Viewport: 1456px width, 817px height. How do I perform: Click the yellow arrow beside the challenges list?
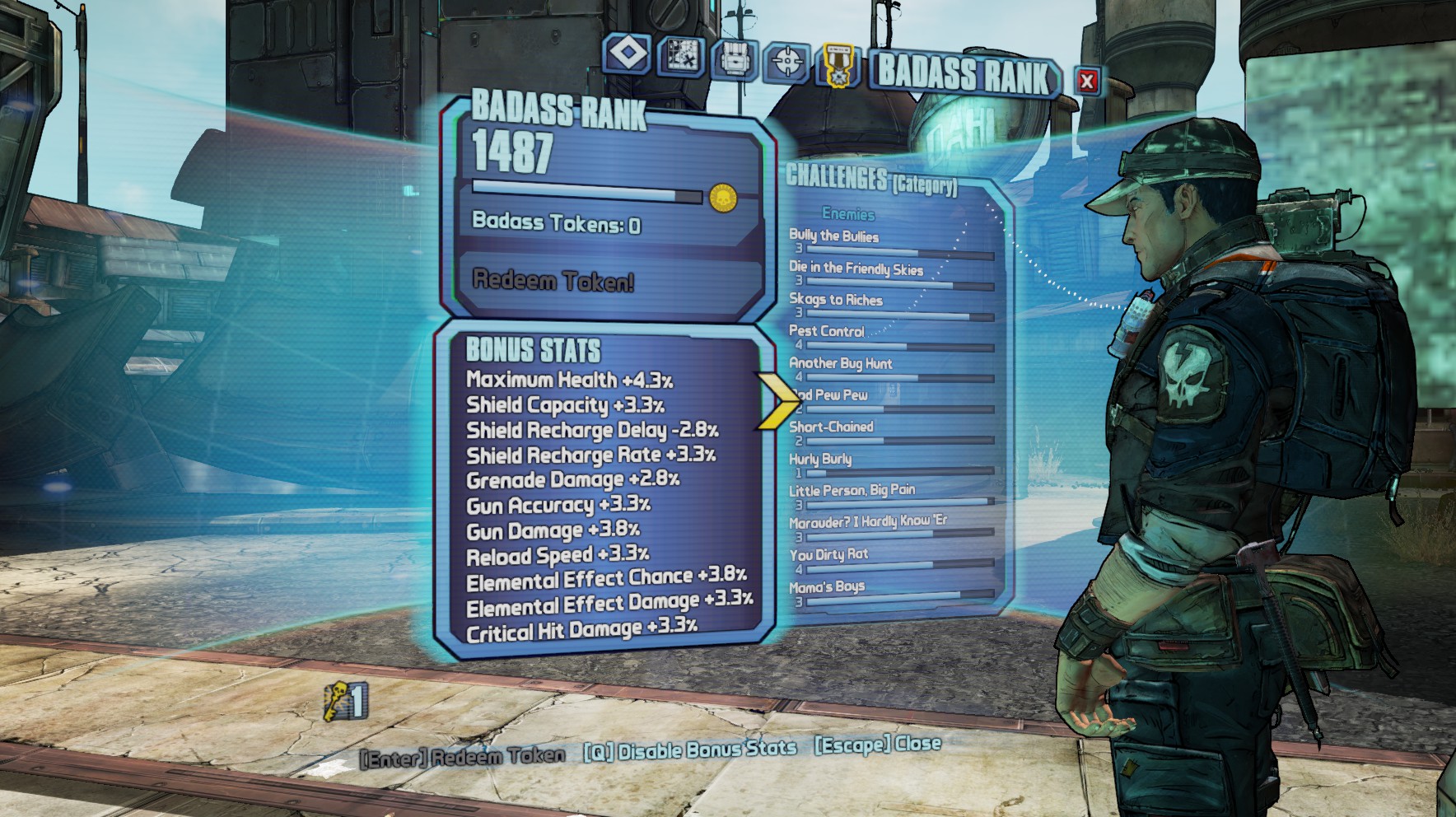pyautogui.click(x=777, y=400)
